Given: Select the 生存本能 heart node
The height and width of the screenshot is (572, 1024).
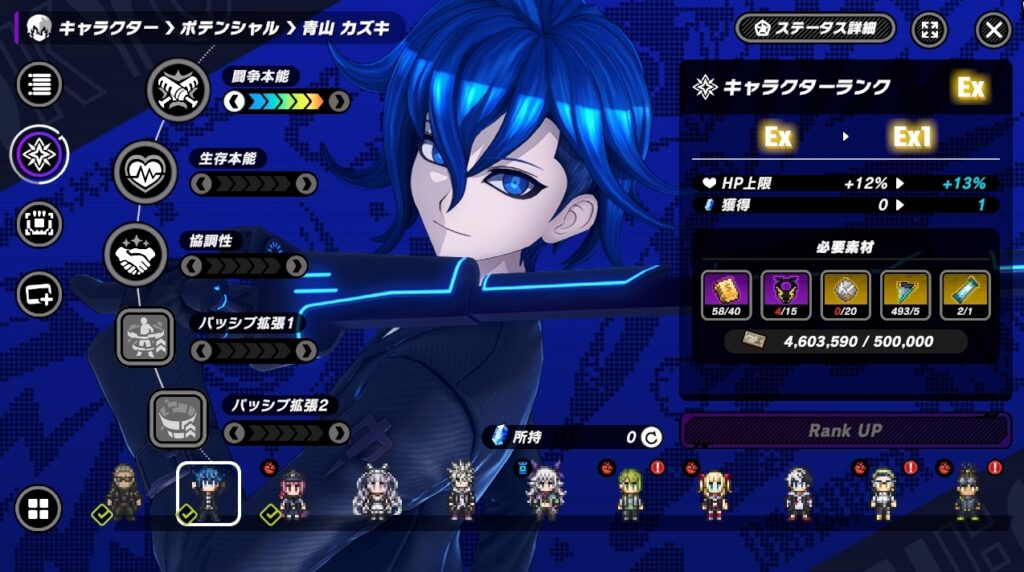Looking at the screenshot, I should (146, 172).
